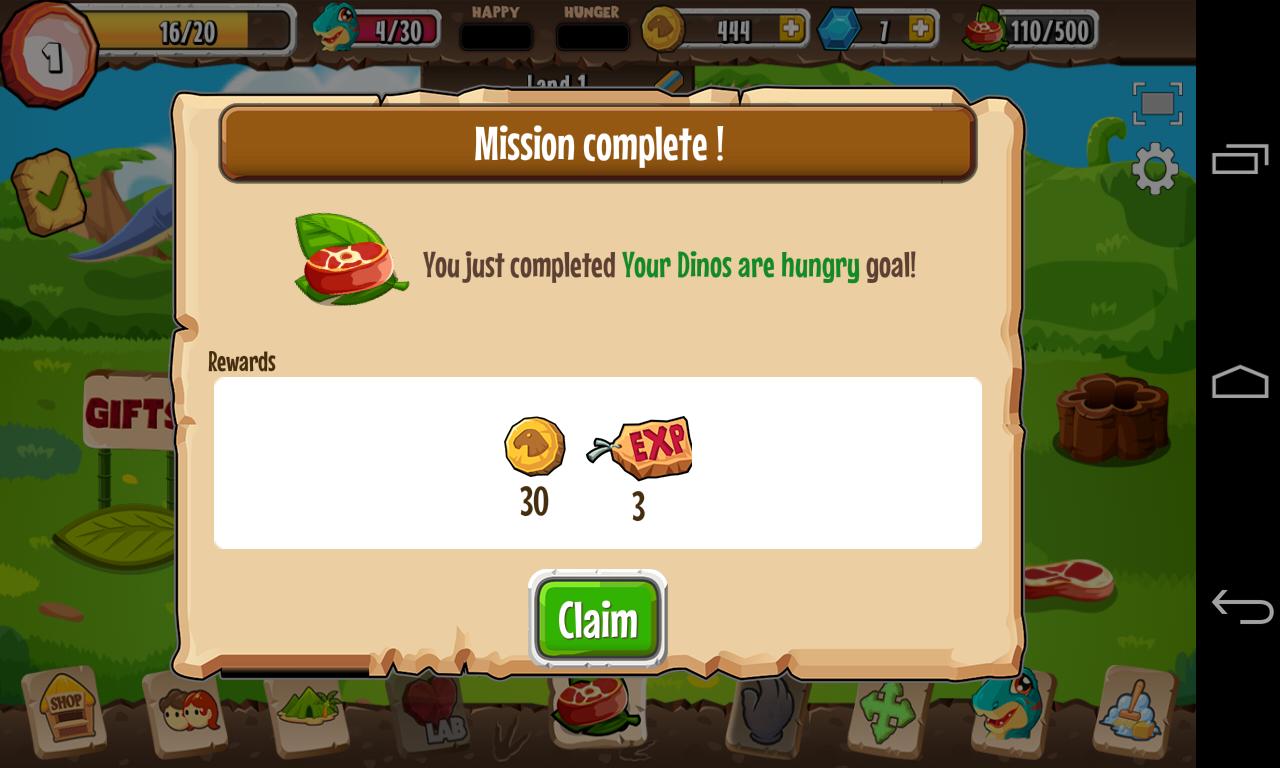This screenshot has height=768, width=1280.
Task: Open the gear settings menu
Action: (1155, 168)
